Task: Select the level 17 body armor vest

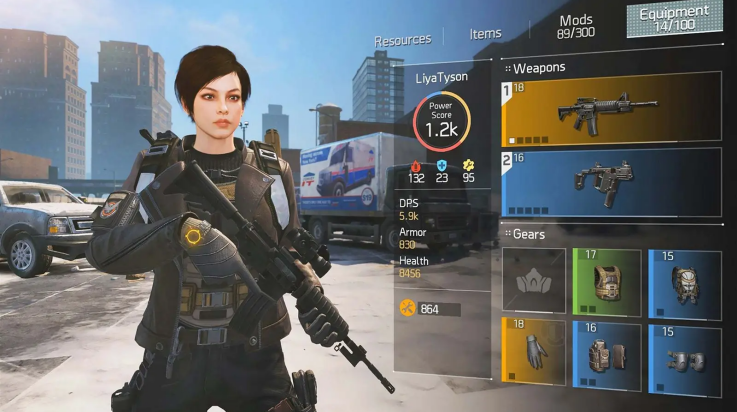Action: [607, 283]
